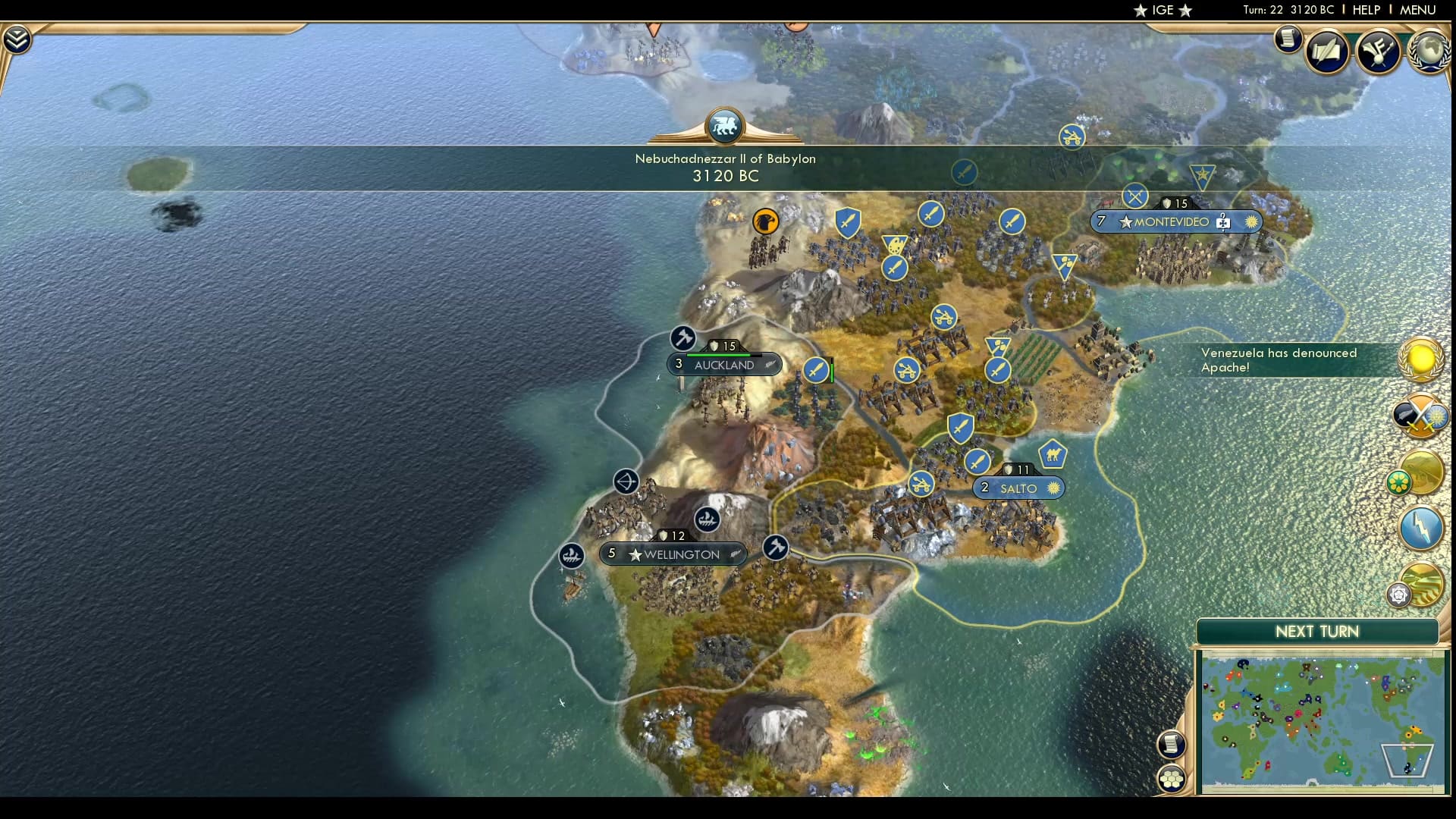Open the Culture overview icon
The image size is (1456, 819).
coord(1376,52)
